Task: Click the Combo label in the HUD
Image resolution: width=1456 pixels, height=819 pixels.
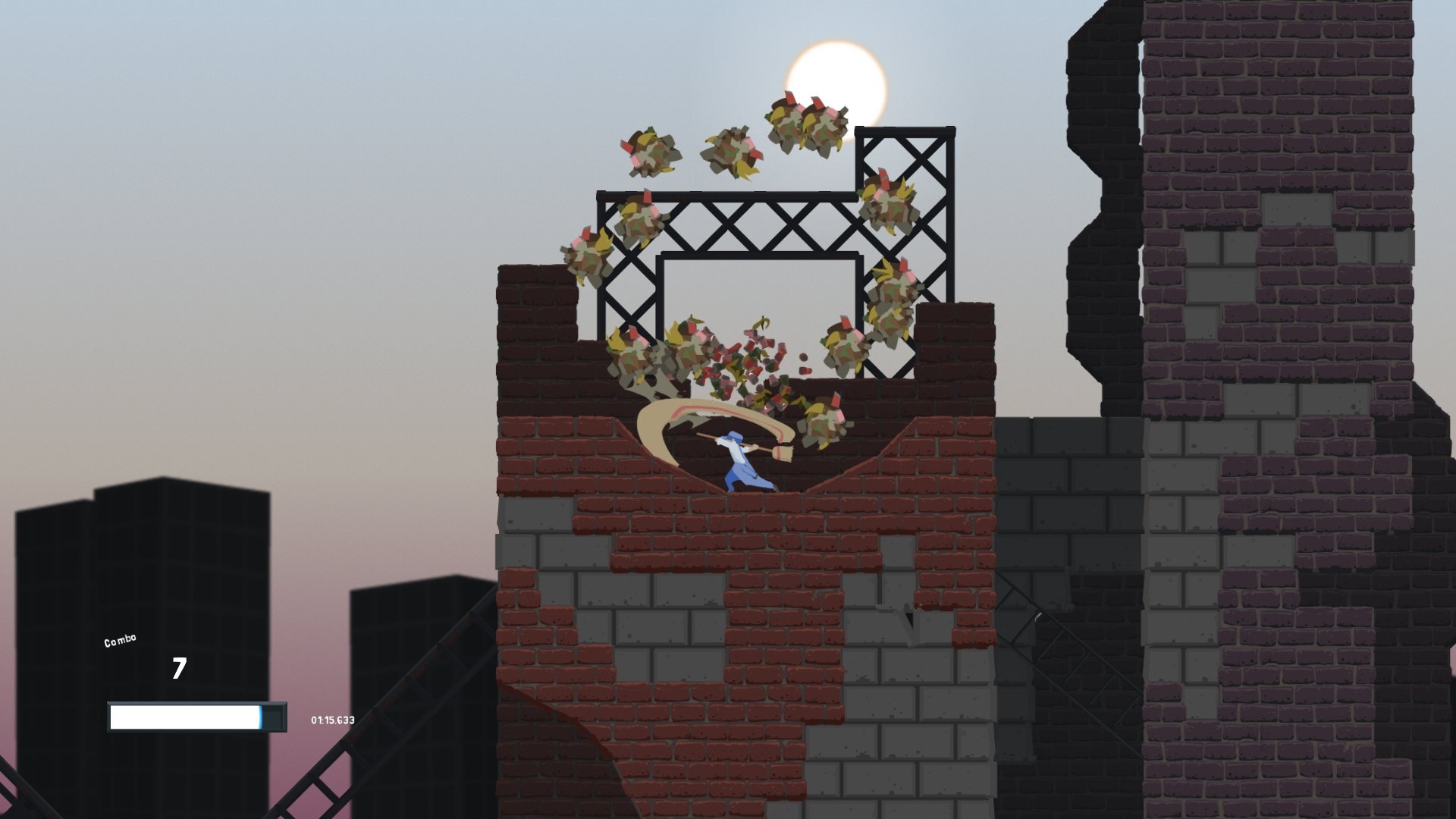Action: pyautogui.click(x=119, y=639)
